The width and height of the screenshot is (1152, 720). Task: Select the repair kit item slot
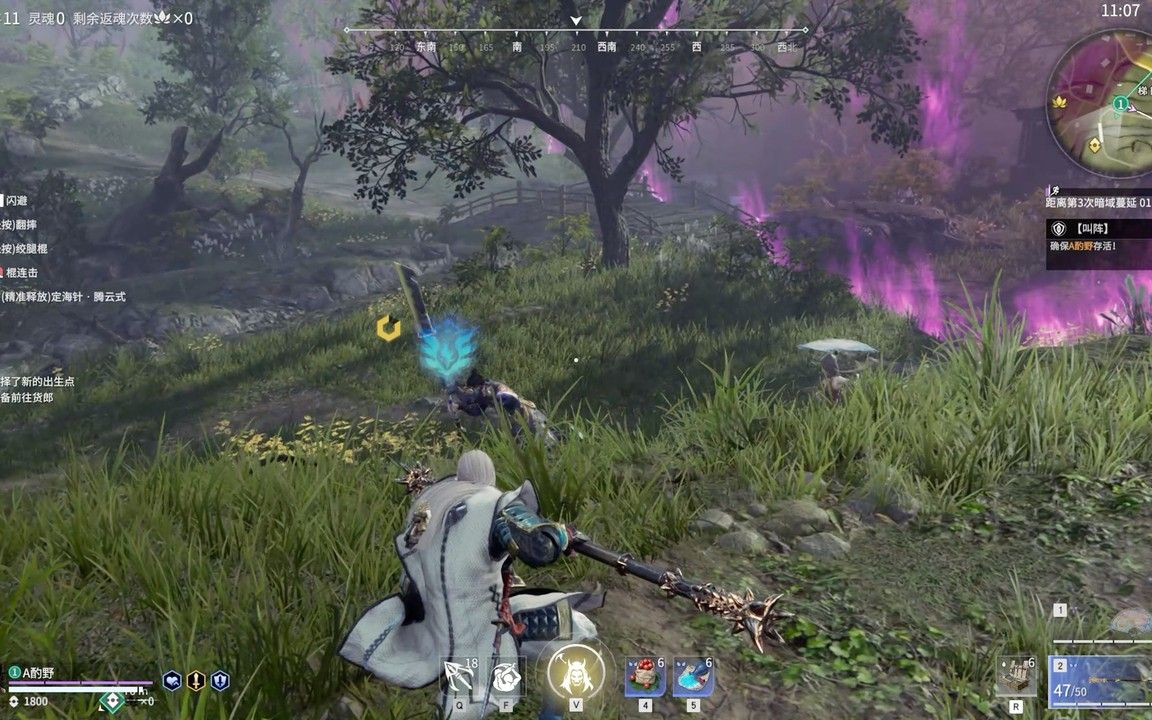point(1016,676)
